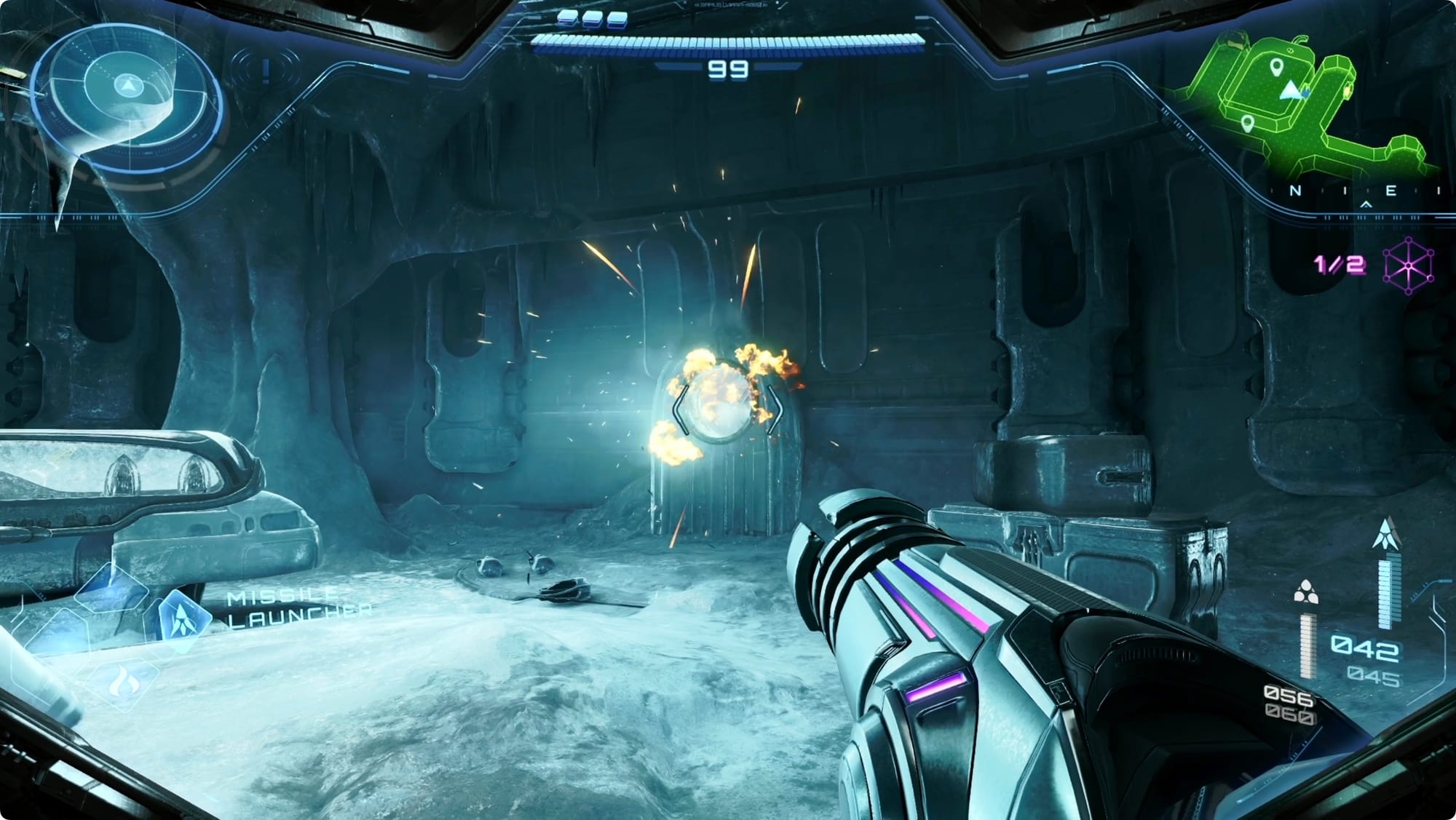Click the compass heading strip
Image resolution: width=1456 pixels, height=820 pixels.
[1354, 192]
